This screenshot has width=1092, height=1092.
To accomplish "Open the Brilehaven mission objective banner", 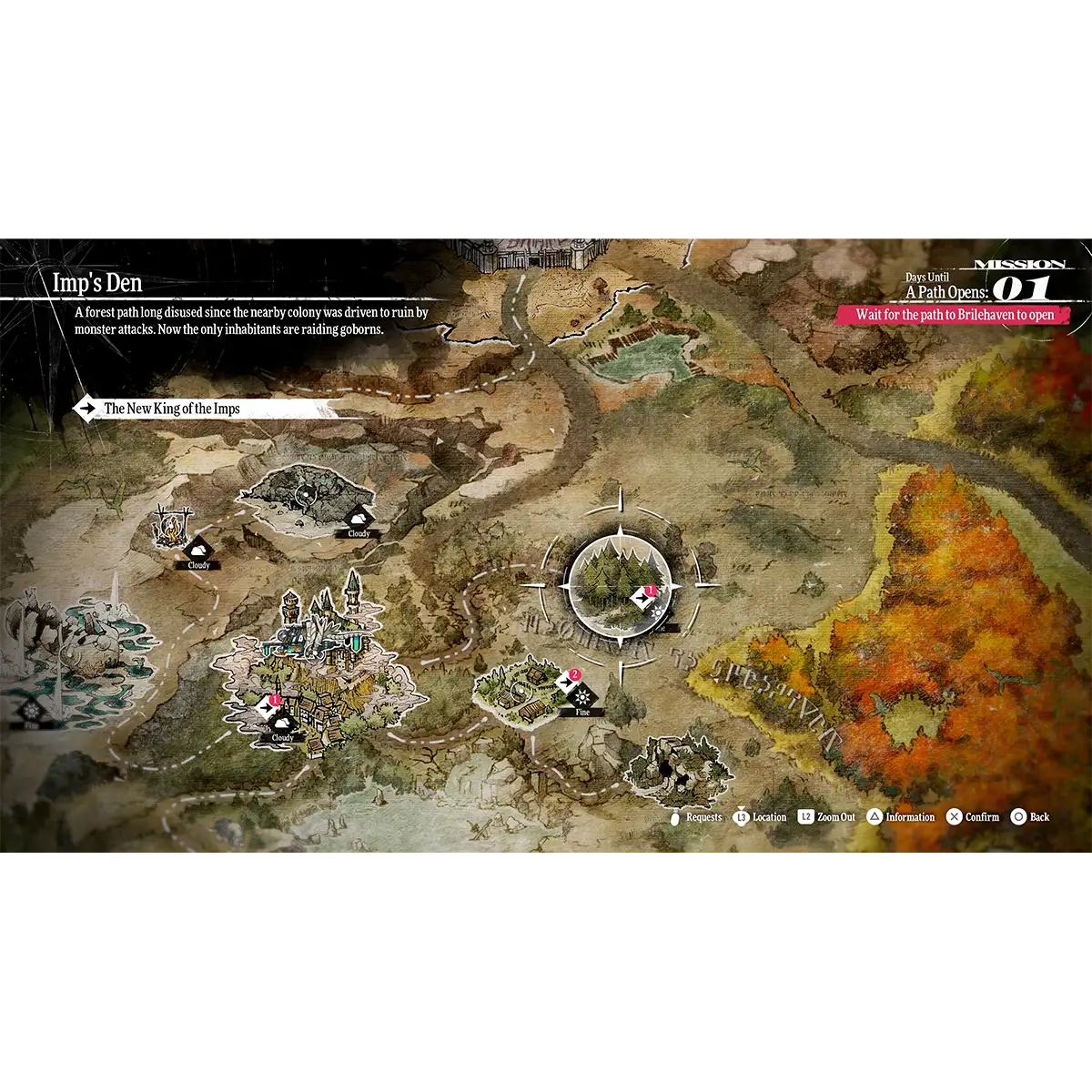I will 954,315.
